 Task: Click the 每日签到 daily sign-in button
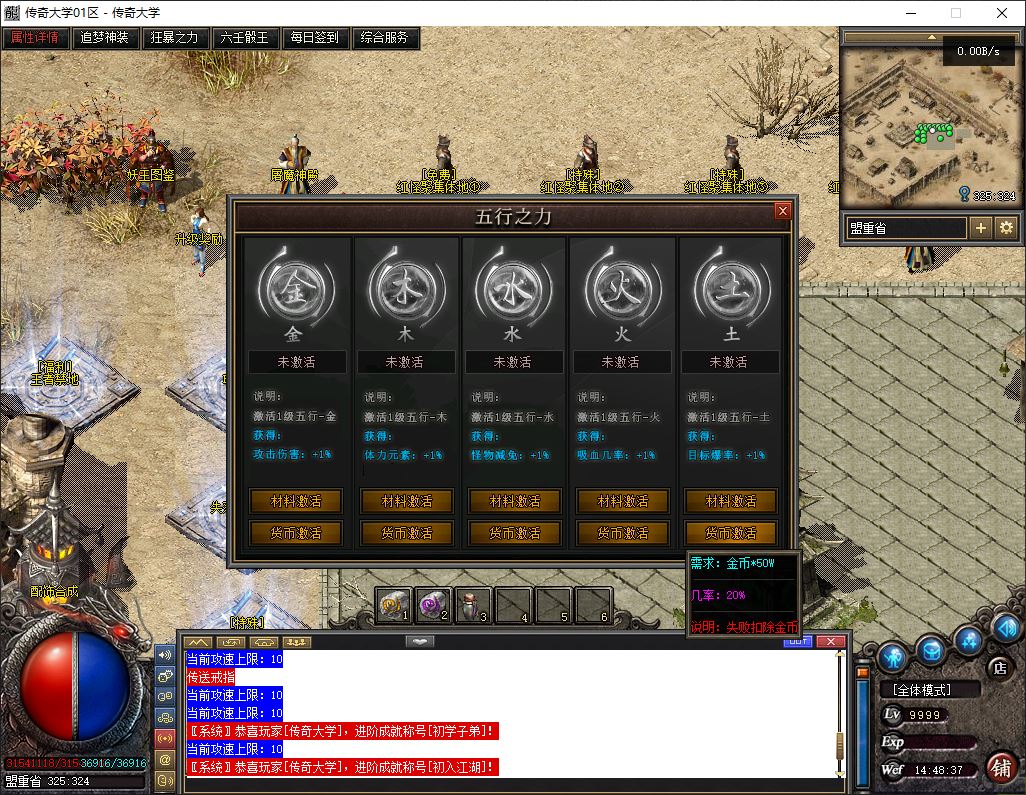[x=315, y=38]
